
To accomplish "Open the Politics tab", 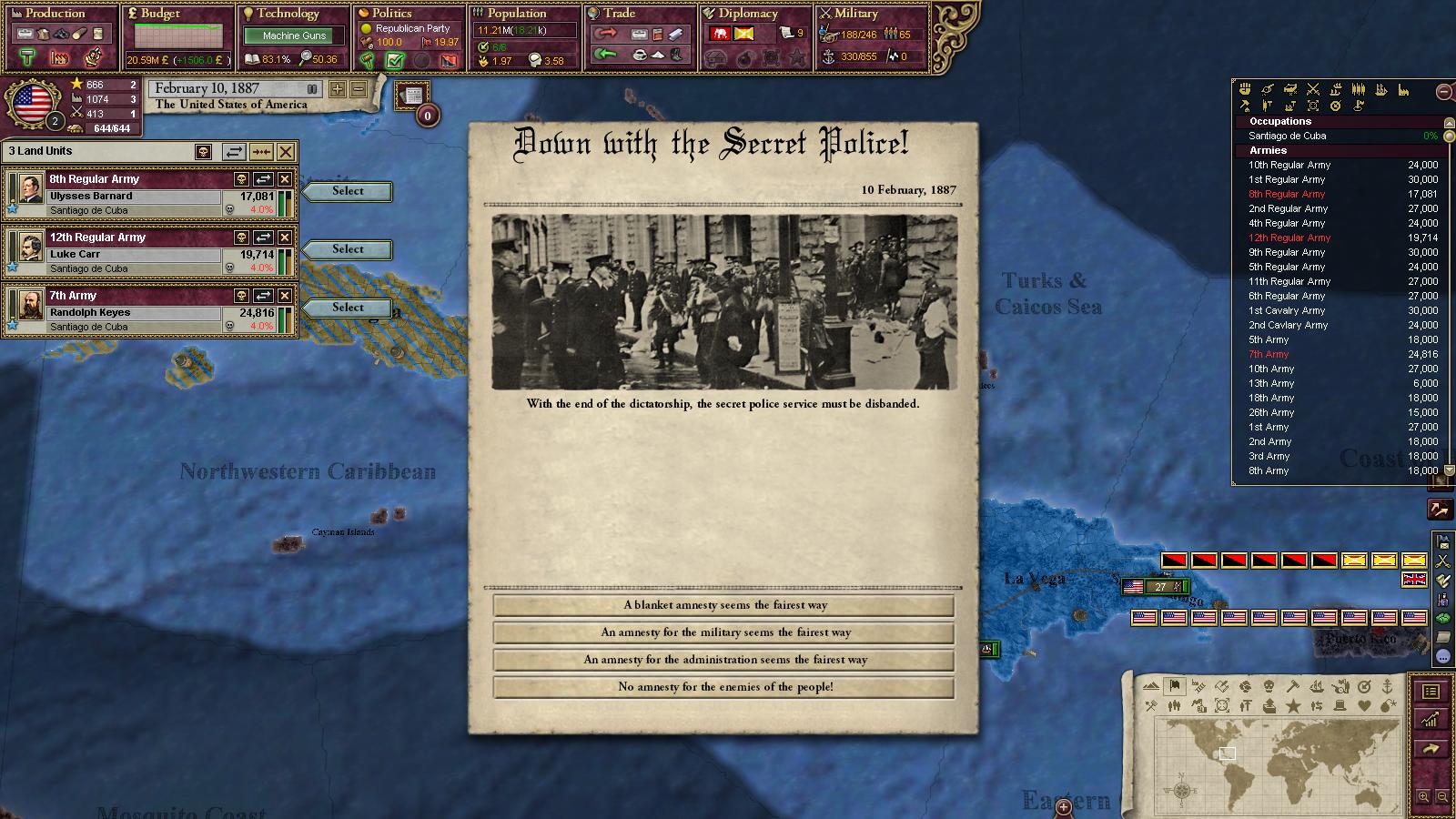I will tap(392, 14).
